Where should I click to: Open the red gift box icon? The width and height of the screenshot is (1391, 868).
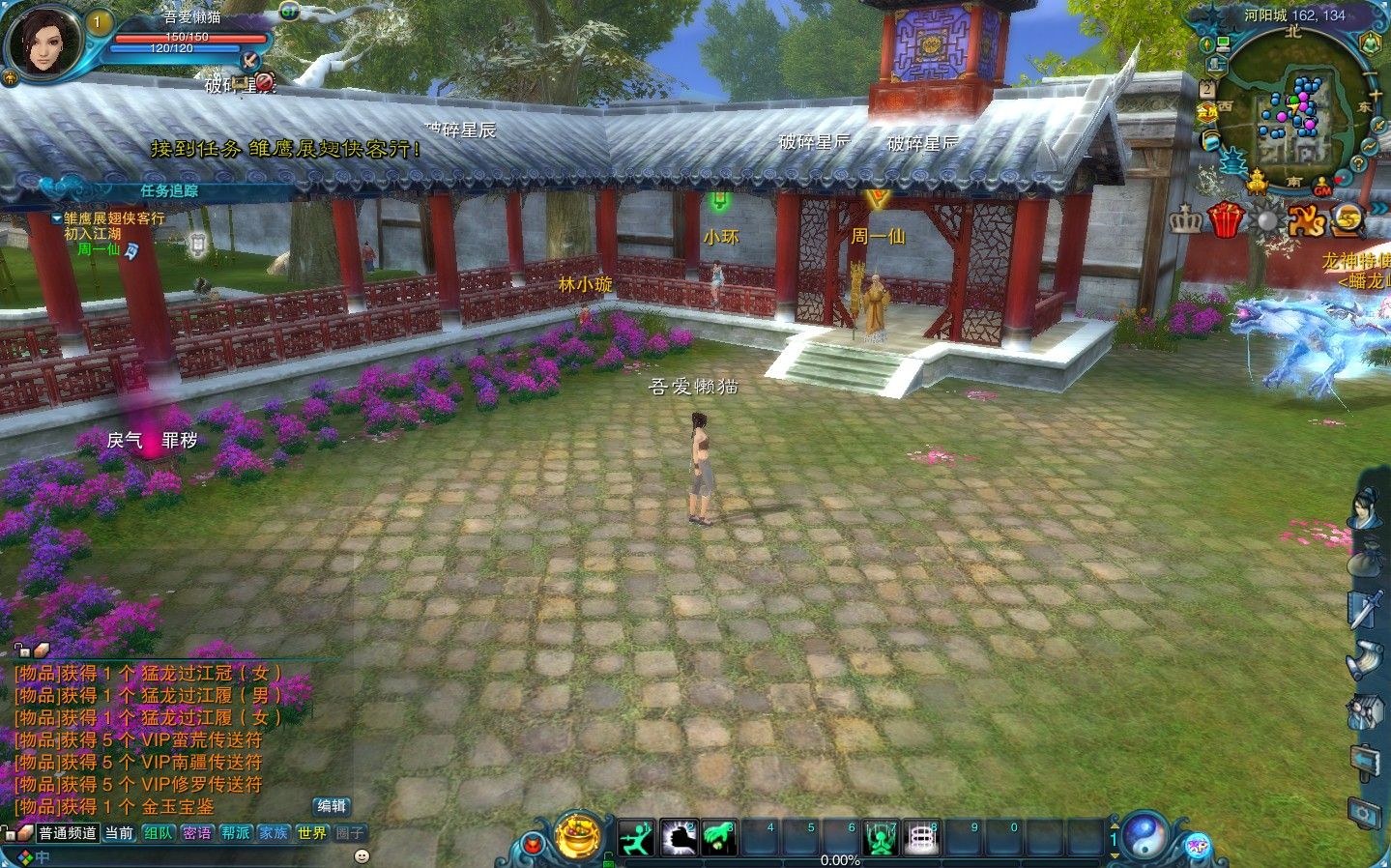[x=1226, y=220]
